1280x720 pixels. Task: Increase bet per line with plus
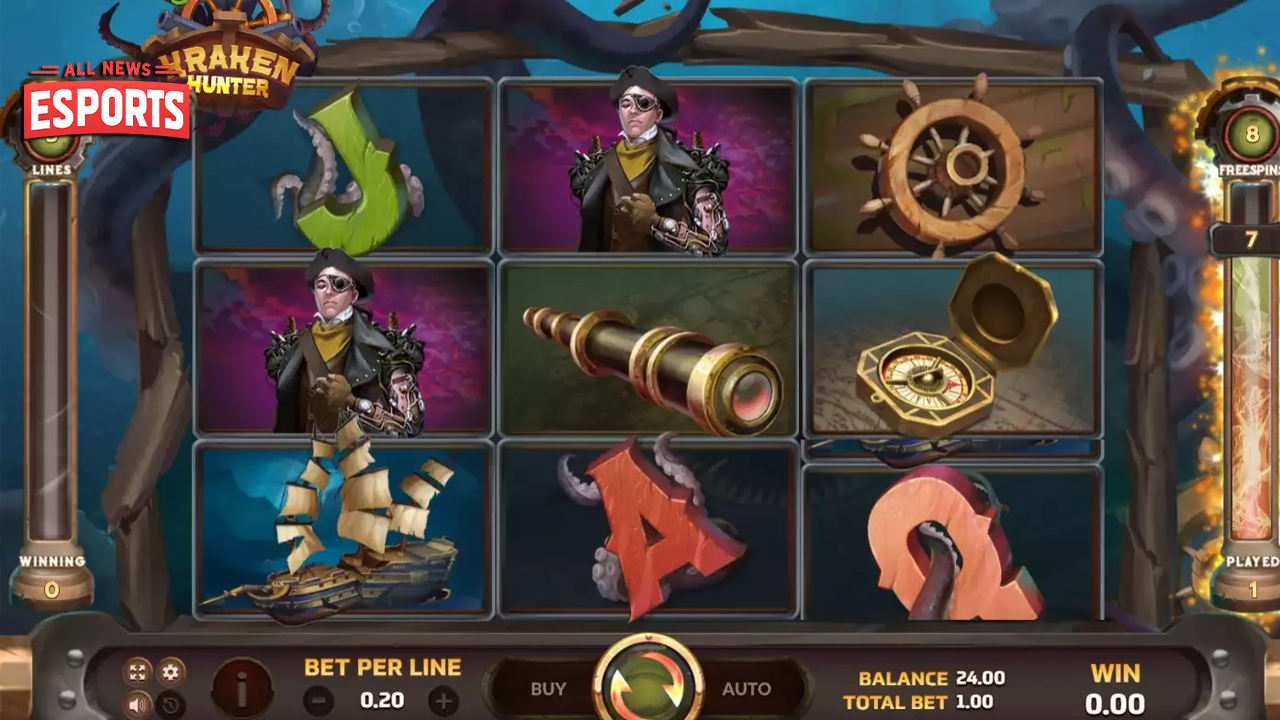[x=443, y=701]
